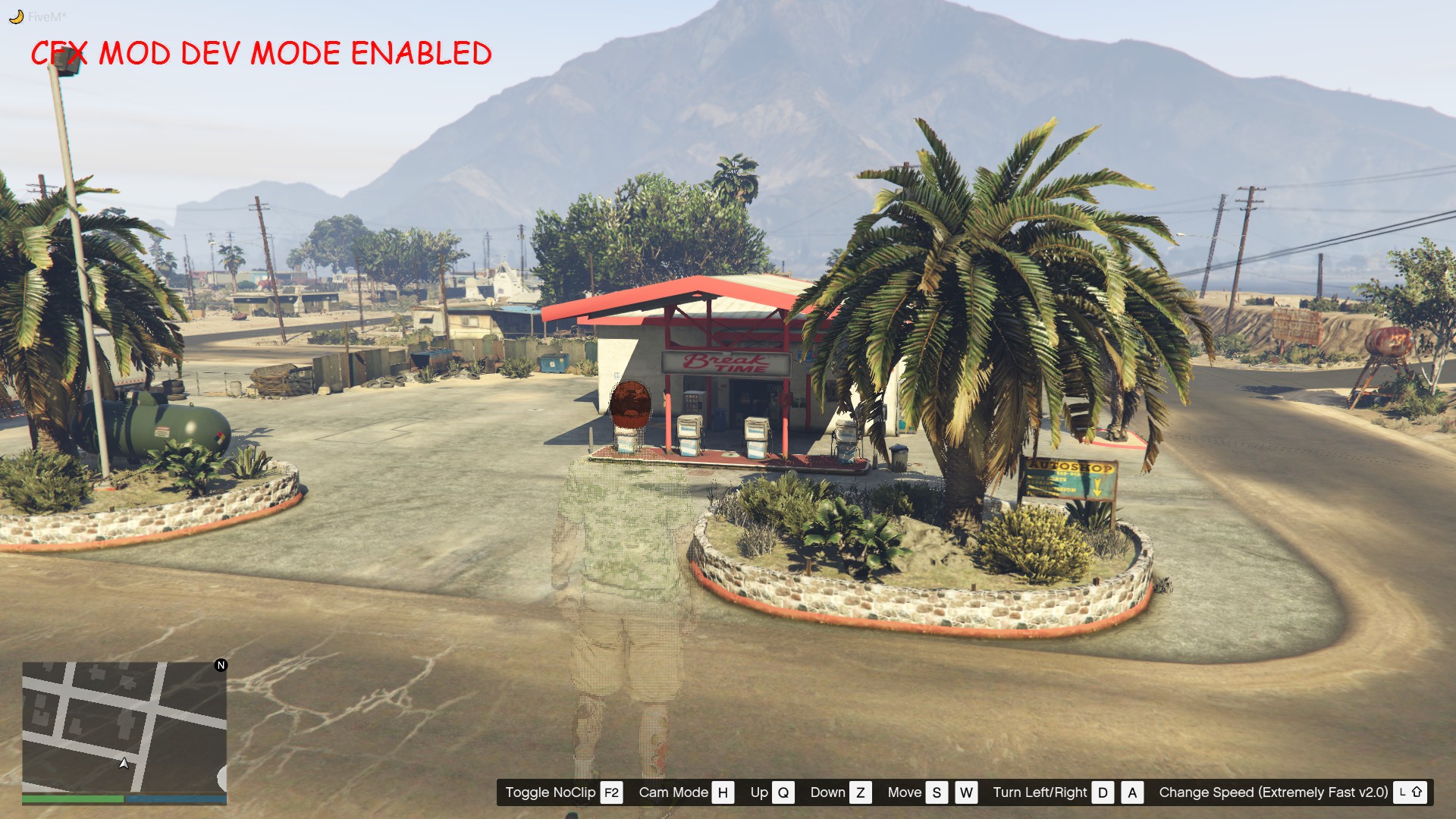This screenshot has width=1456, height=819.
Task: Click the F2 keycap next to Toggle NoClip
Action: pos(611,792)
